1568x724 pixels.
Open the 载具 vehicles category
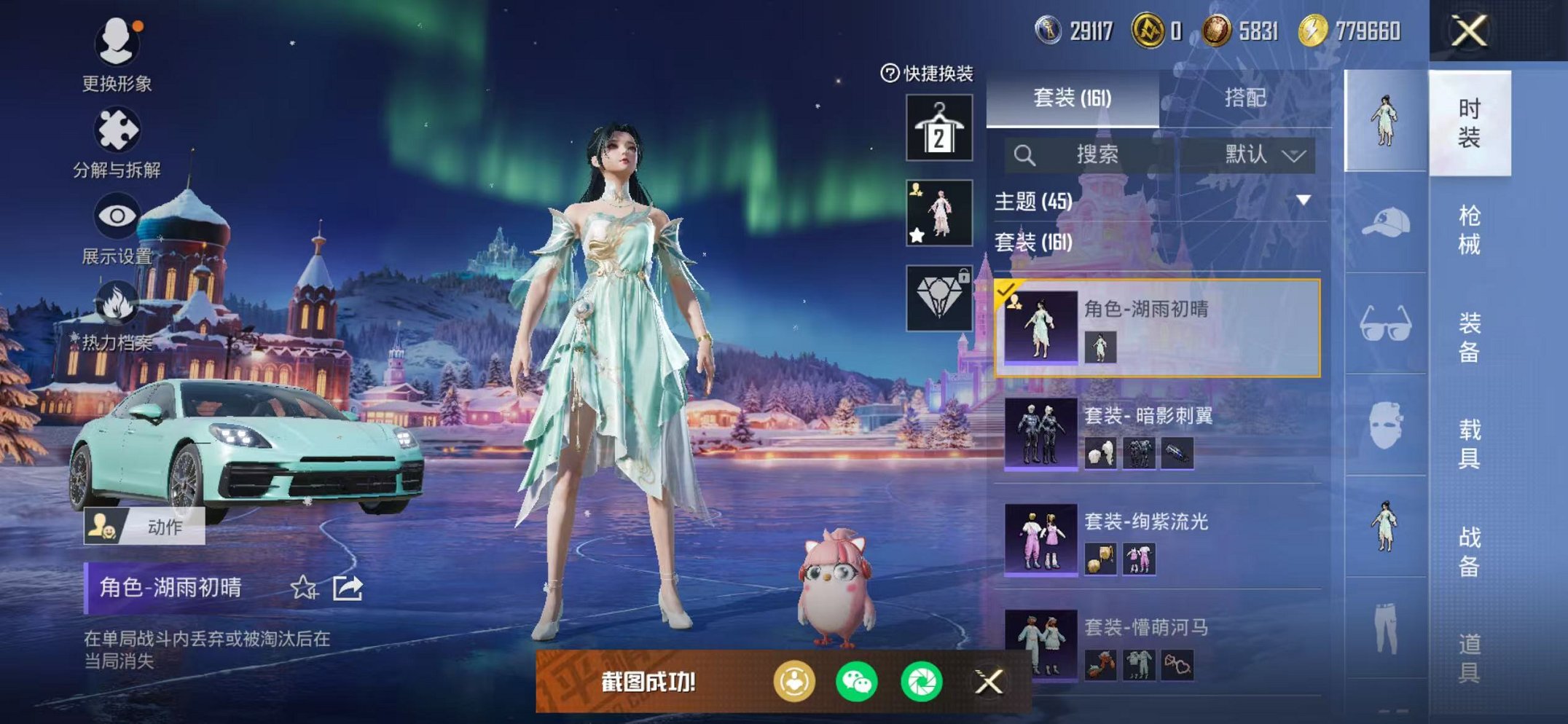1468,443
